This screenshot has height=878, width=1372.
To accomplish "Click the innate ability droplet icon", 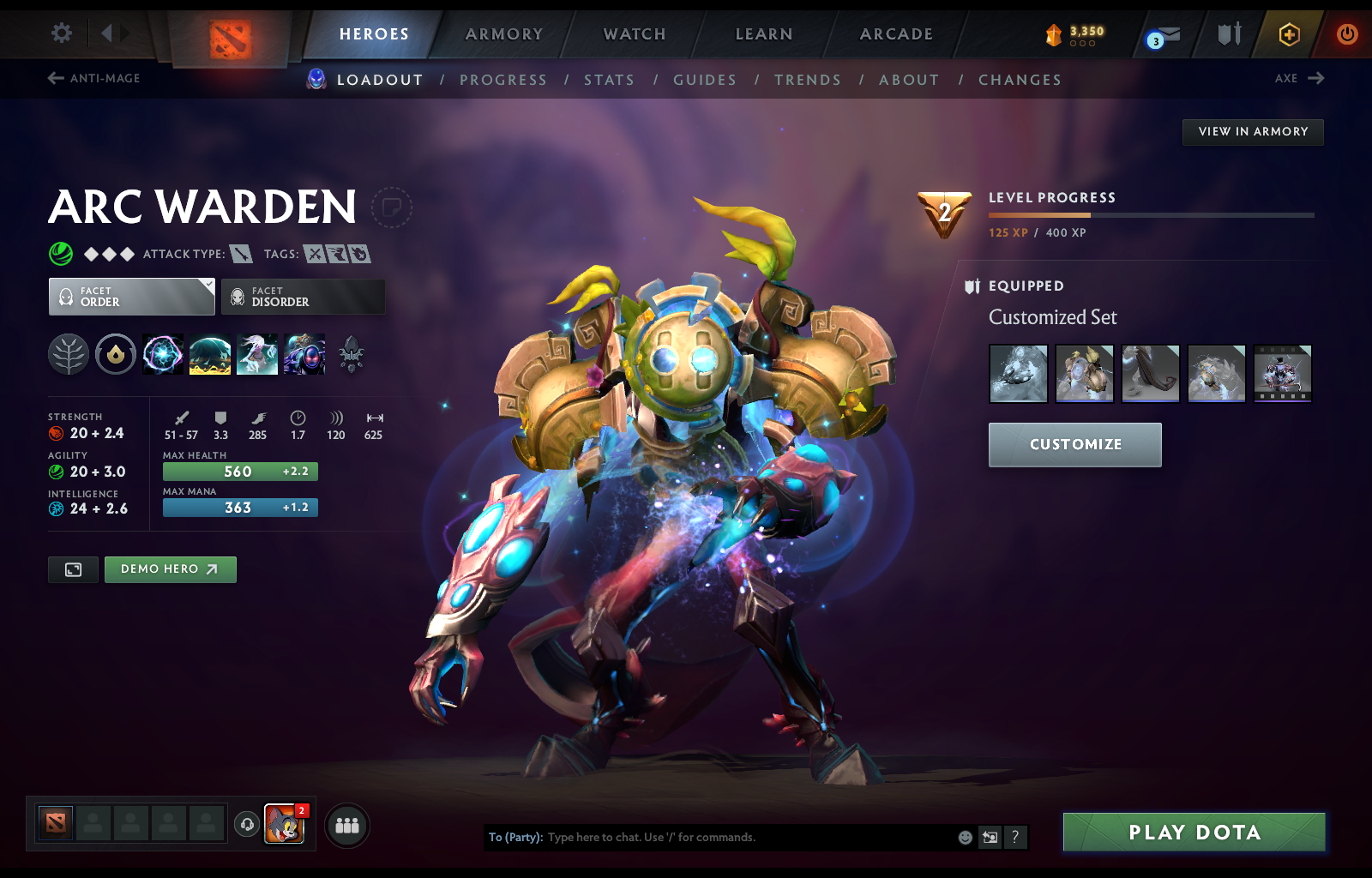I will [x=116, y=354].
